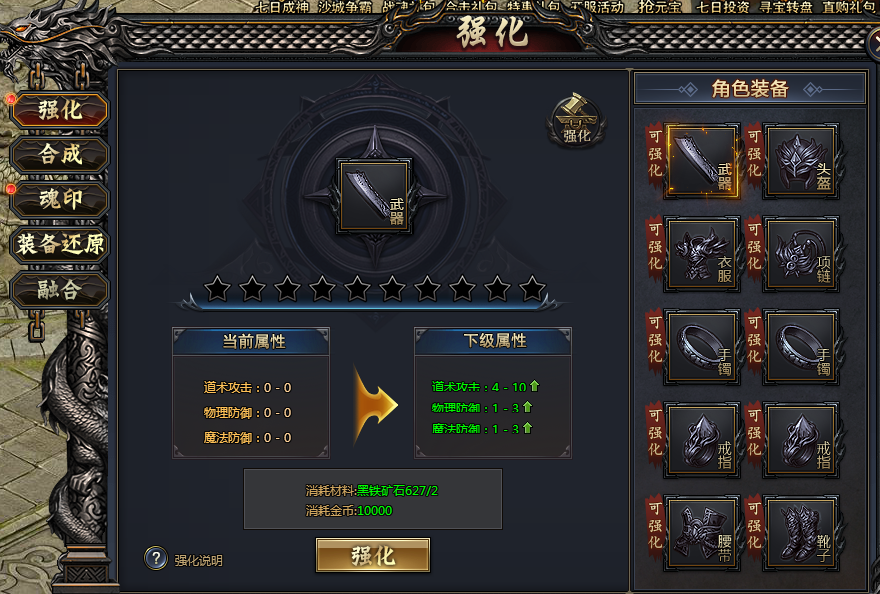Go to the 融合 tab
880x594 pixels.
60,290
